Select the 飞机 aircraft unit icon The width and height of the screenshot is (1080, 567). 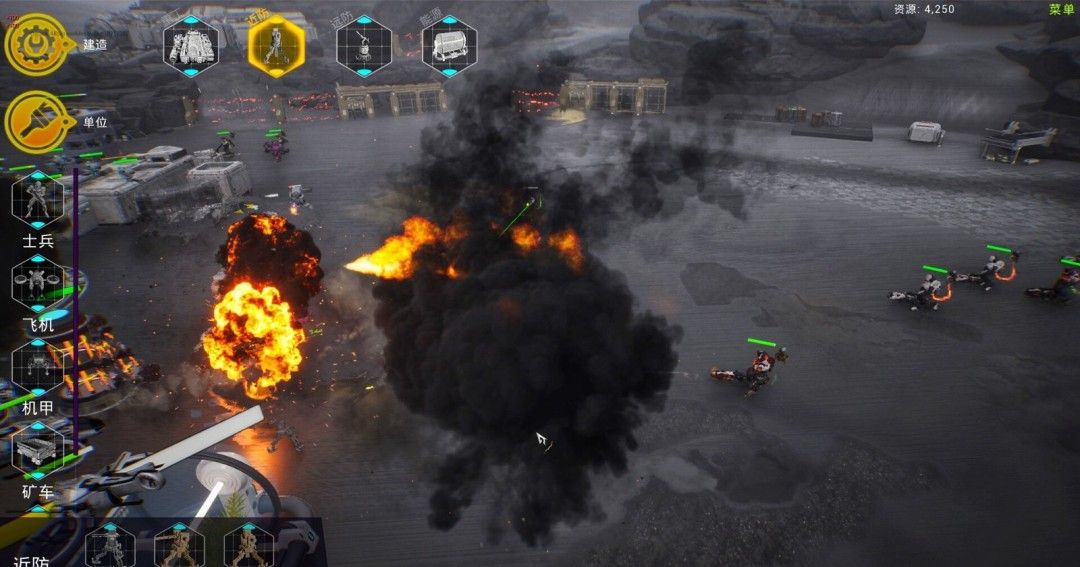38,283
